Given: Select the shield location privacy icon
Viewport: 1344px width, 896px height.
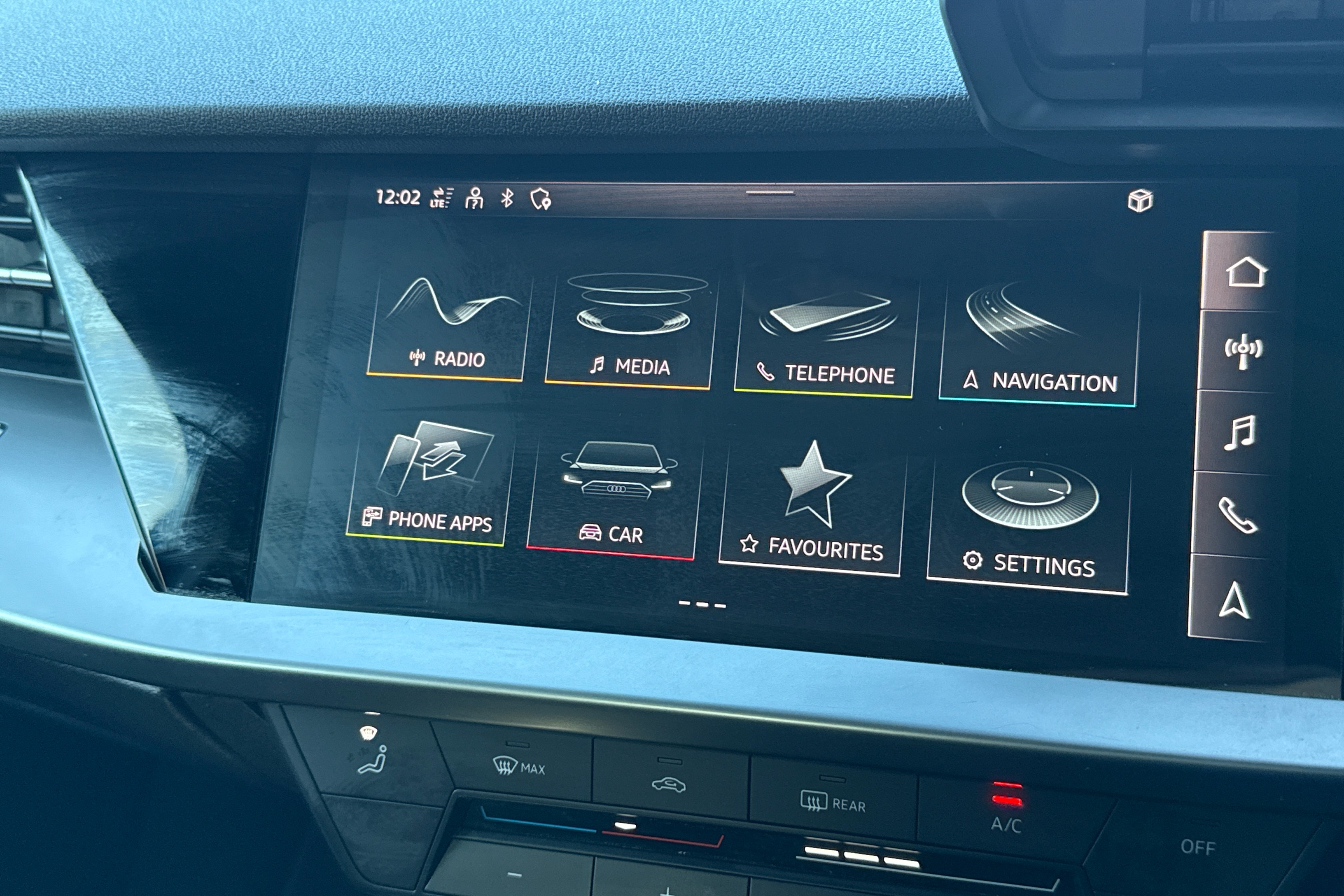Looking at the screenshot, I should [x=541, y=199].
